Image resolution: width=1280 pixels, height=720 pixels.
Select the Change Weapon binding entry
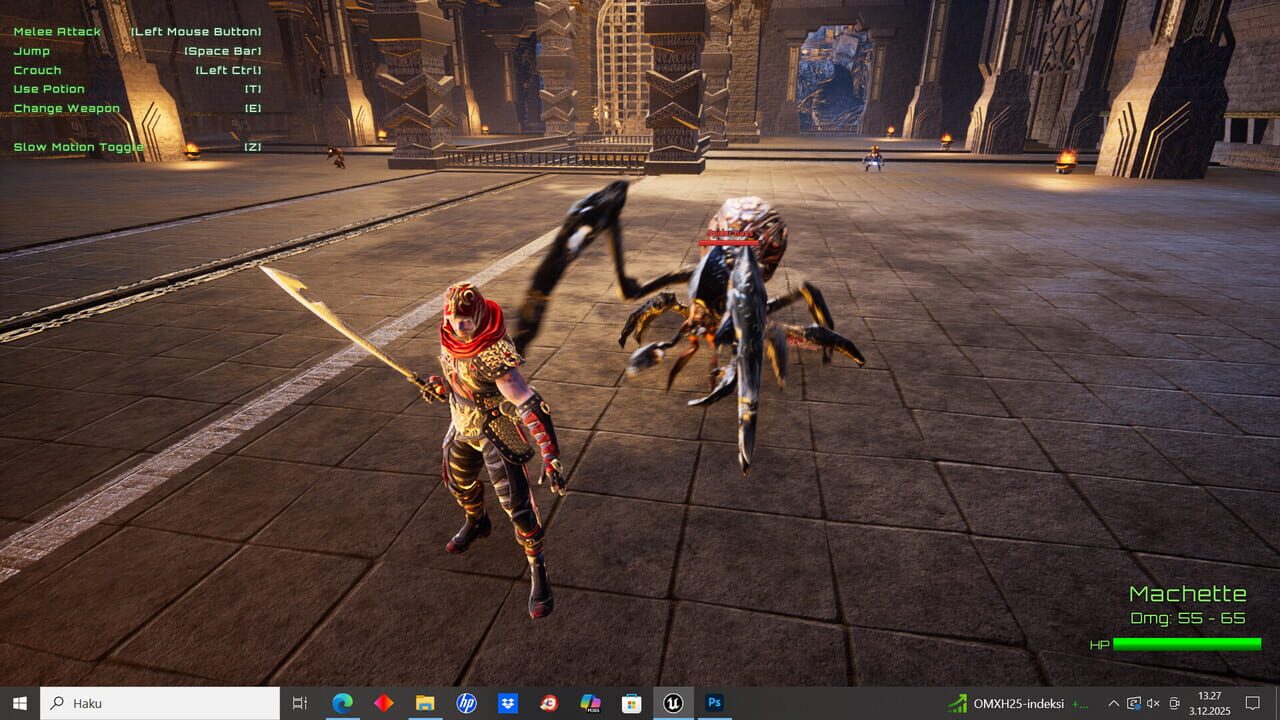(x=66, y=108)
